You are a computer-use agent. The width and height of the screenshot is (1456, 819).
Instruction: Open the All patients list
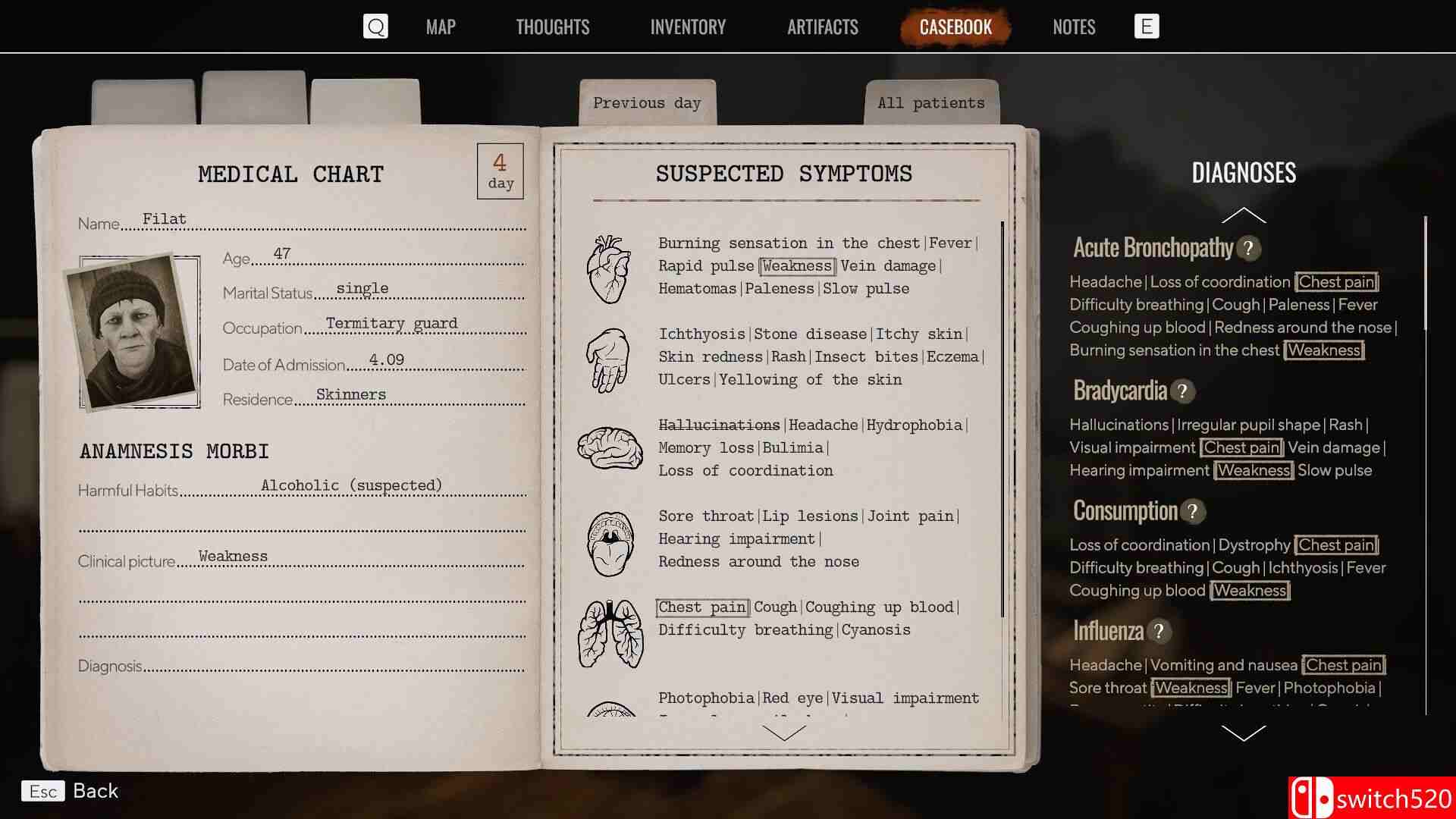(x=931, y=103)
